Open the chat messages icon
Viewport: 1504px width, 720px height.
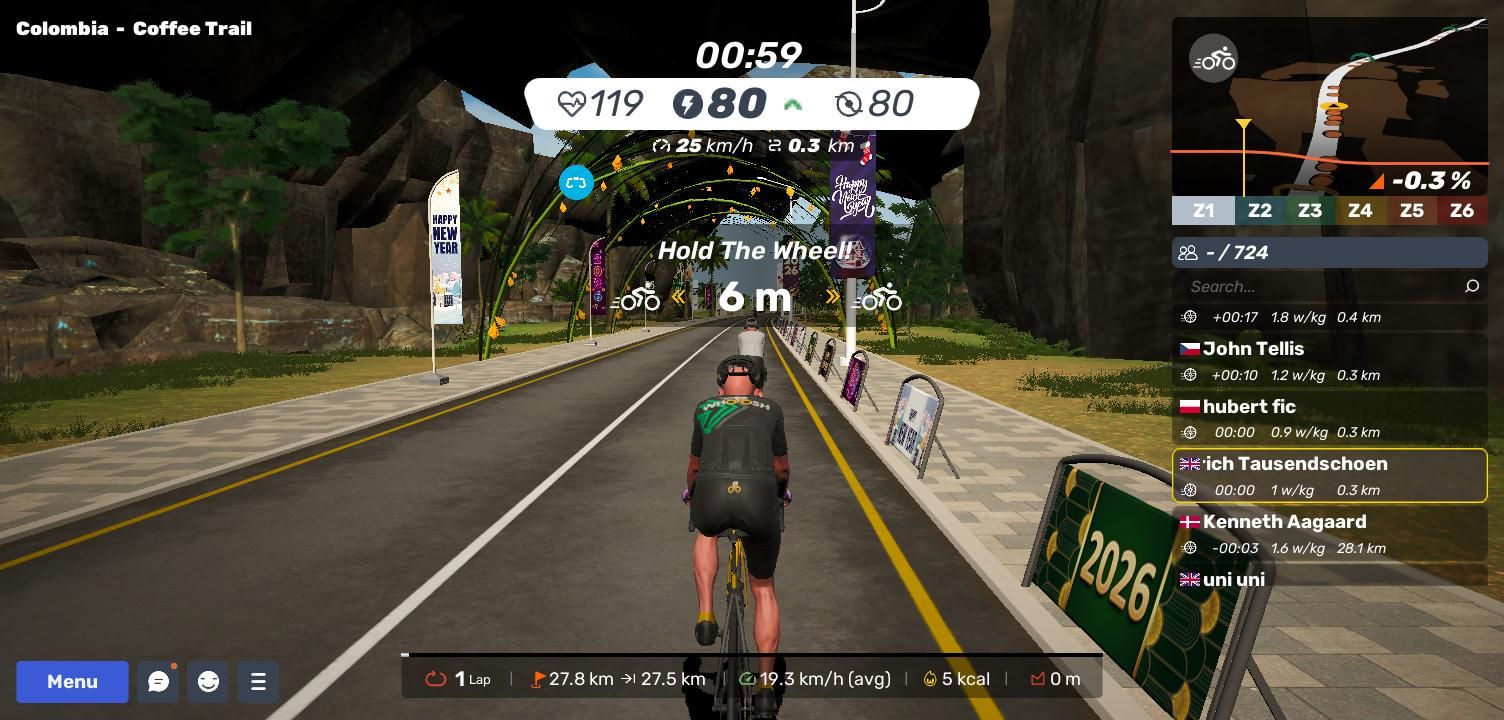[x=158, y=682]
